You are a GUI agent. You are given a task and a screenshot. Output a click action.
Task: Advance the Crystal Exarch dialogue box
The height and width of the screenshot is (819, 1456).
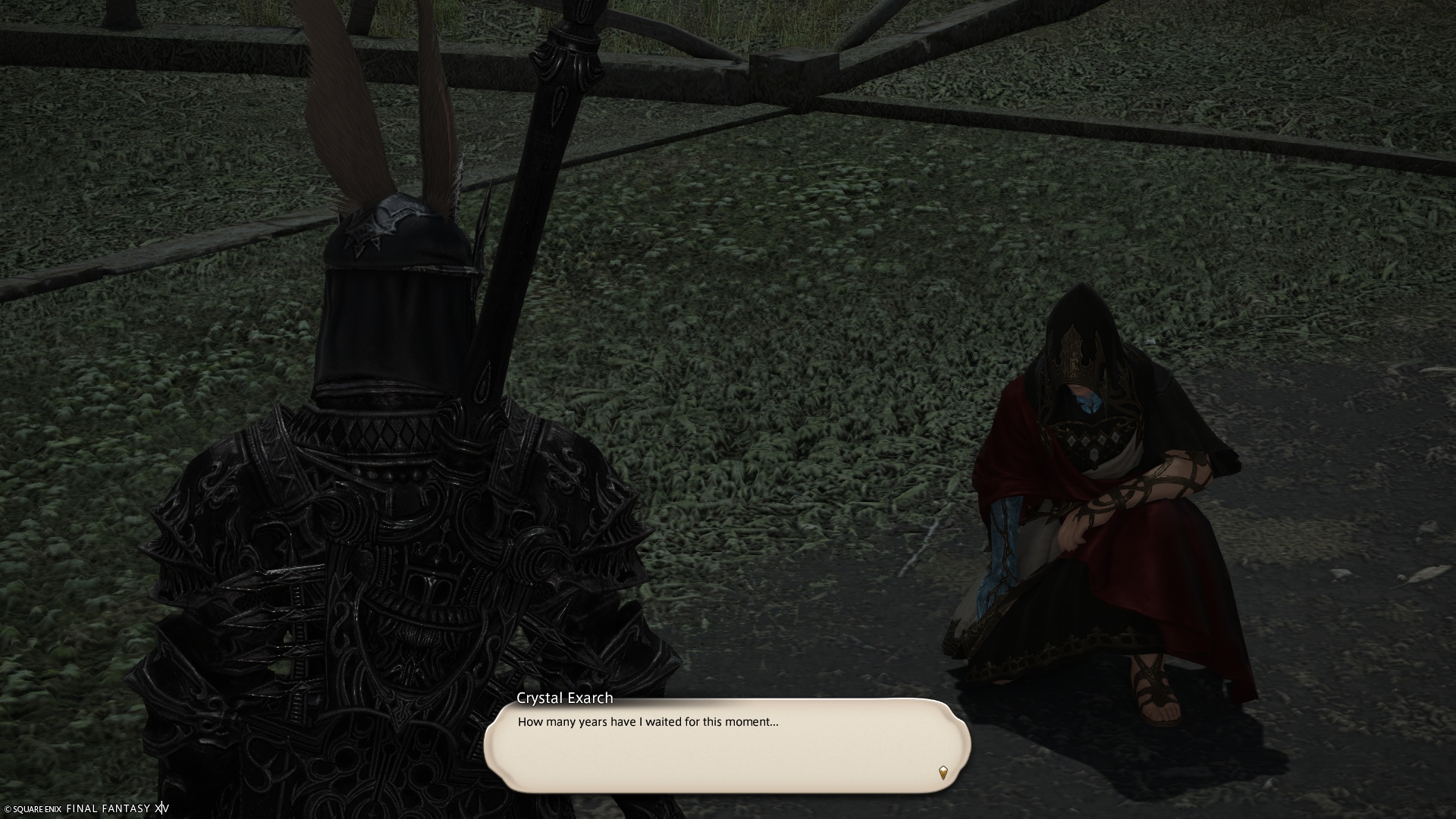[726, 745]
